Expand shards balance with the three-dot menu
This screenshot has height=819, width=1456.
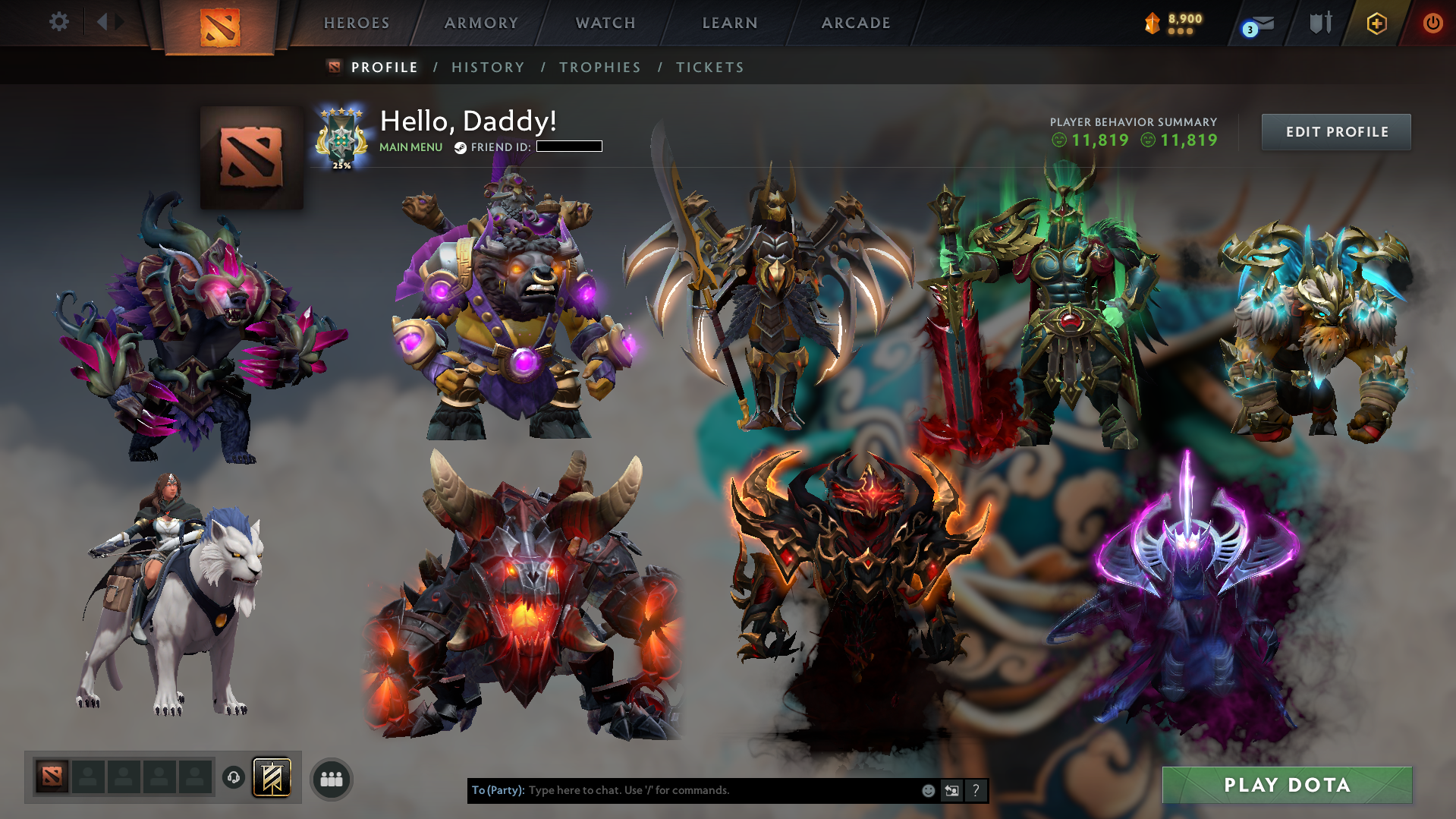coord(1182,31)
